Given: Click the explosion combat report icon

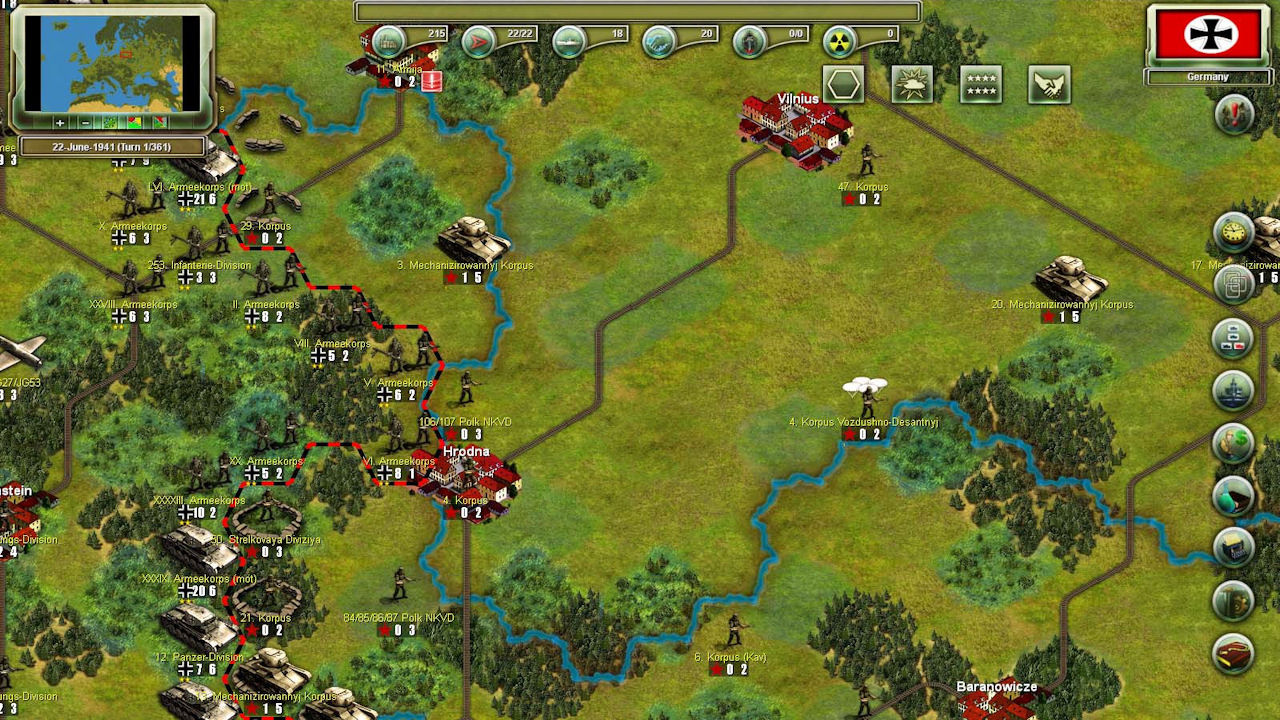Looking at the screenshot, I should pos(913,84).
